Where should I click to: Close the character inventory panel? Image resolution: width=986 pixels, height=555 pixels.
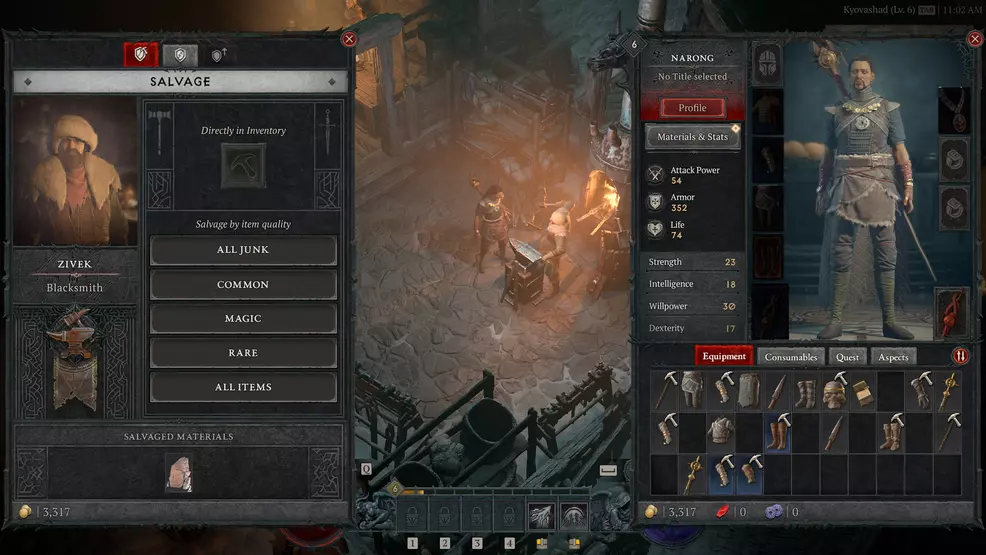click(x=975, y=39)
